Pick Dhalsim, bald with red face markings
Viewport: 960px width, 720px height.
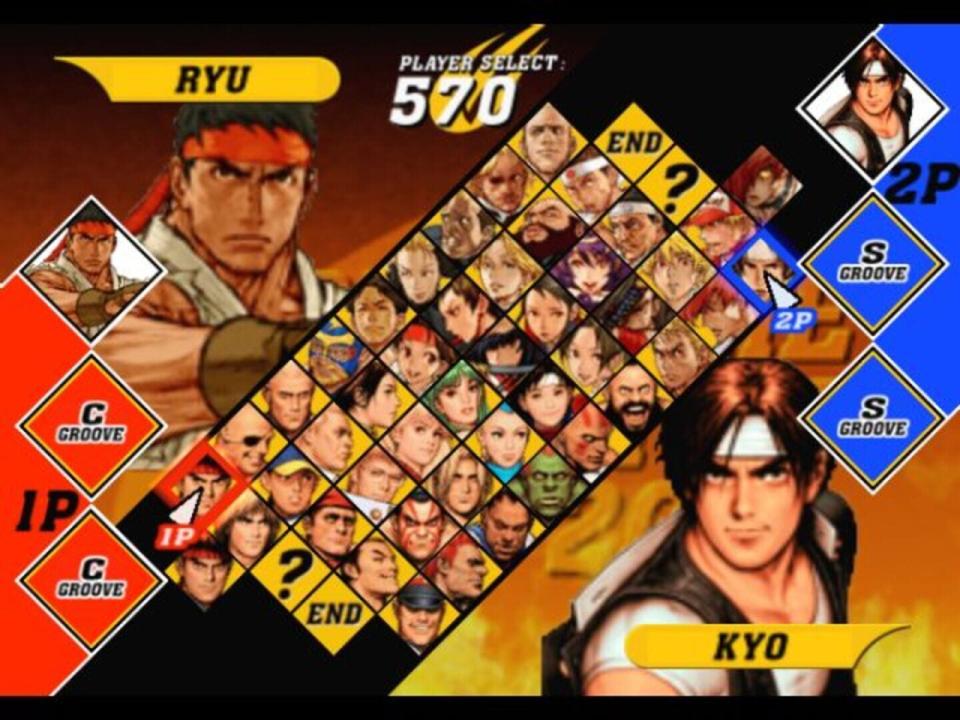pyautogui.click(x=588, y=438)
